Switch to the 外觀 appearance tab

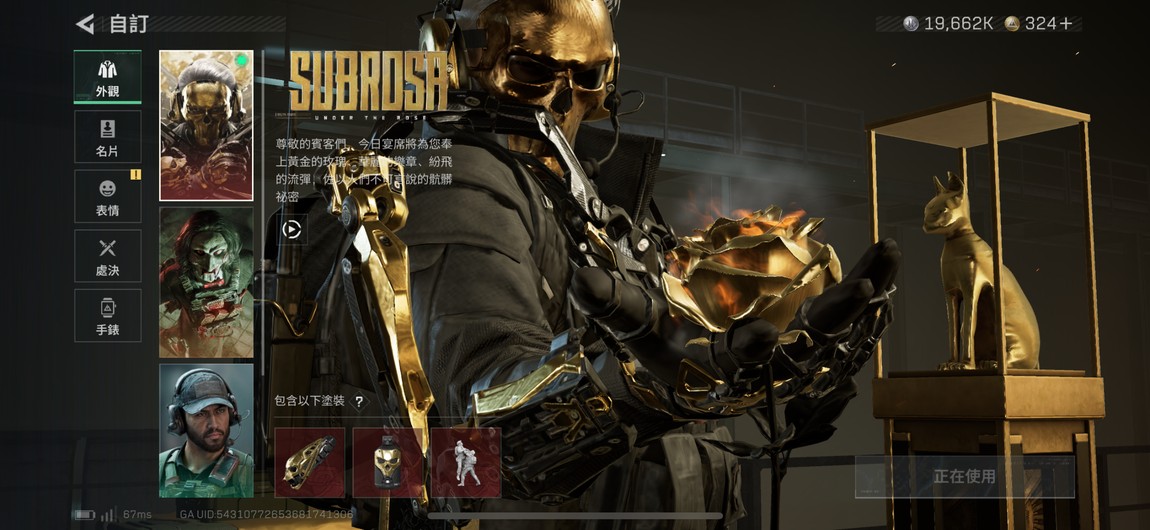click(107, 77)
